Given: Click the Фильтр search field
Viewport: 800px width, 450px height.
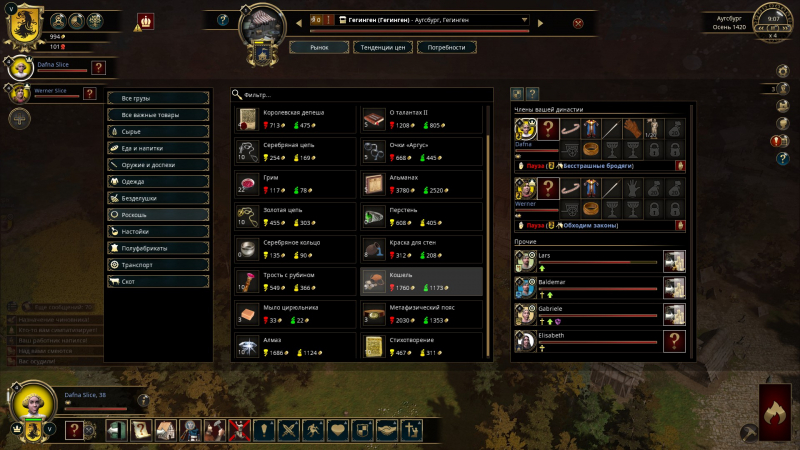Looking at the screenshot, I should coord(360,94).
